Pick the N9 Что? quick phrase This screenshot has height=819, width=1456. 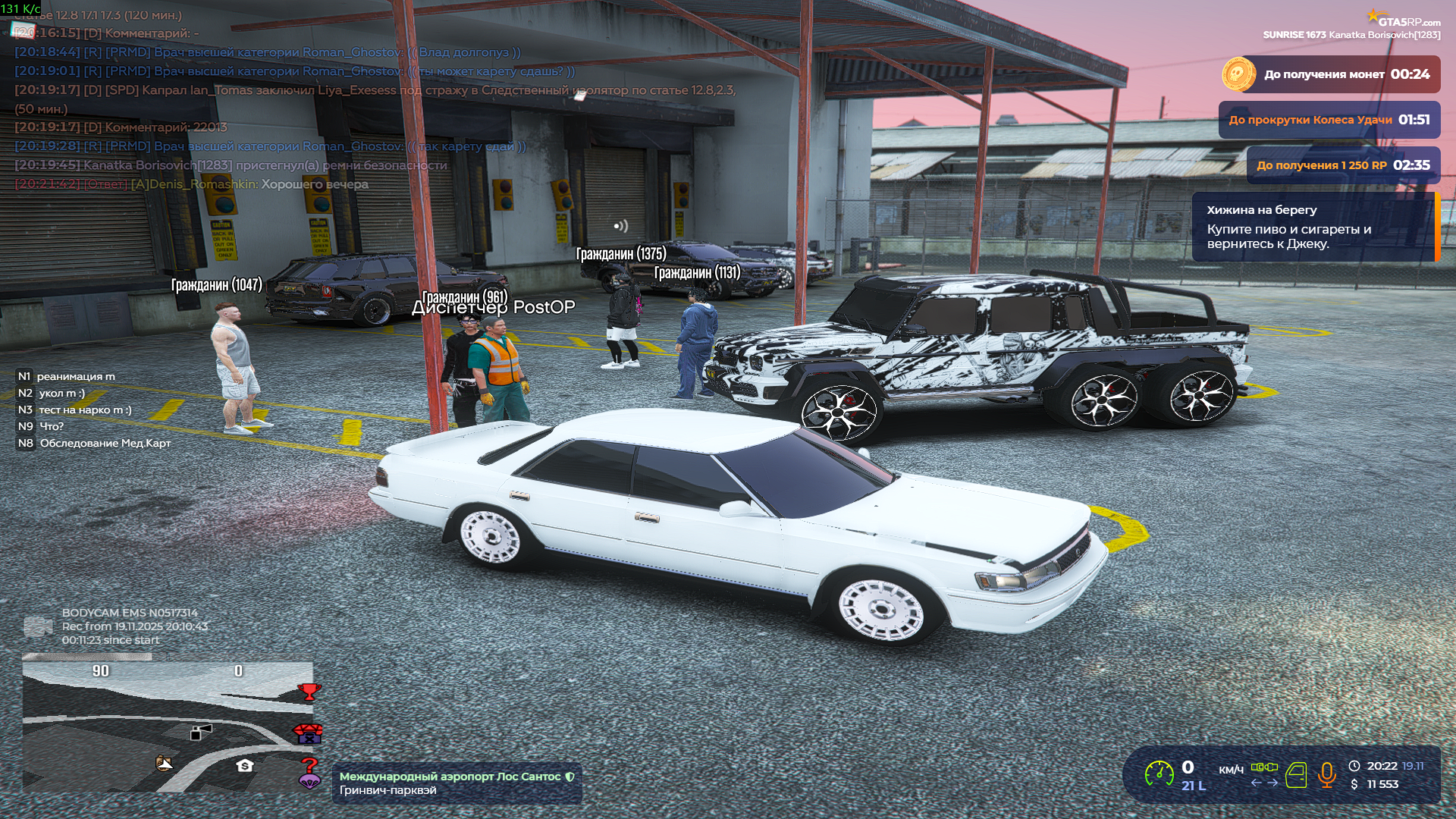click(x=42, y=426)
